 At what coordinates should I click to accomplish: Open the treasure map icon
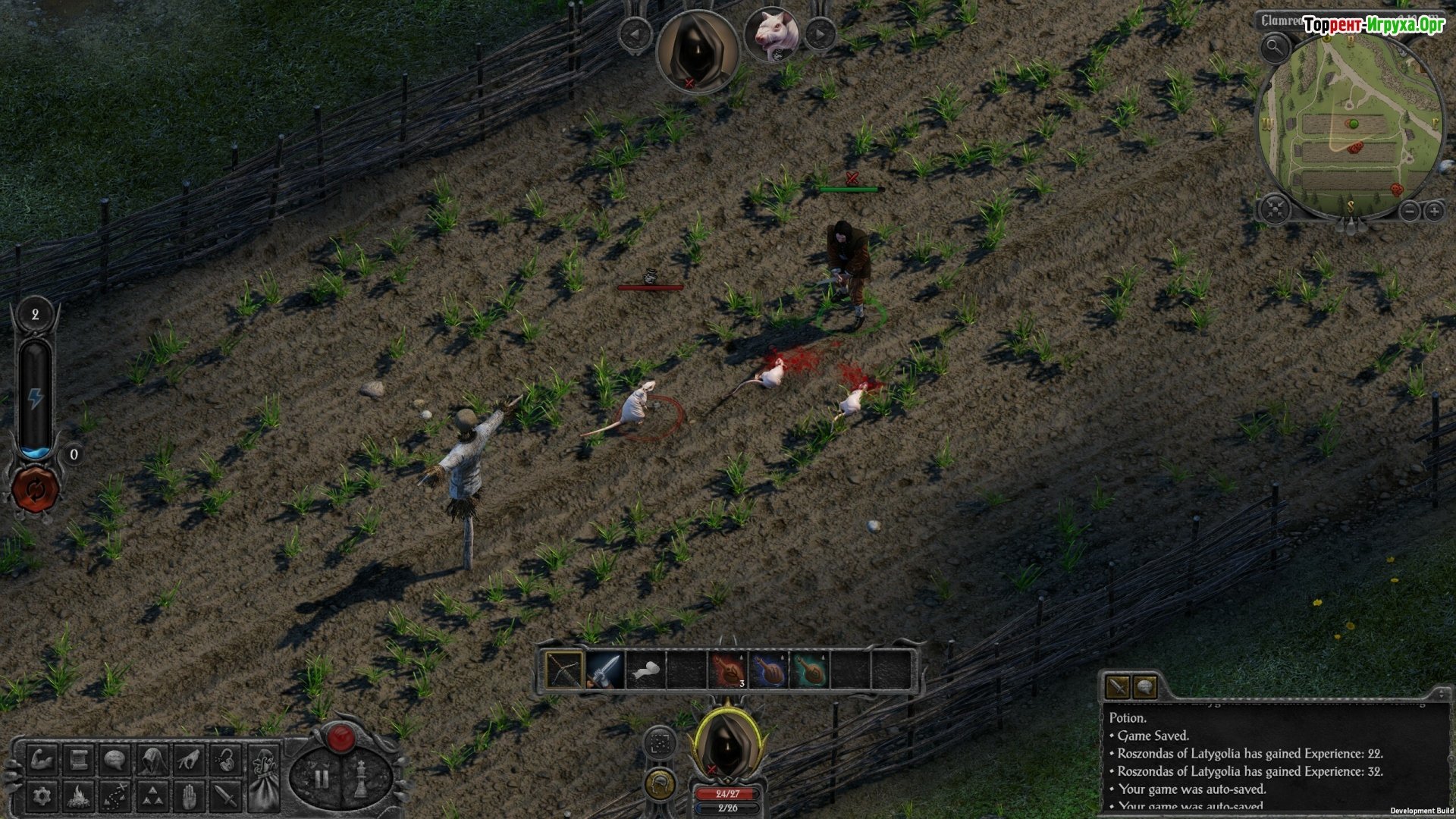(115, 795)
